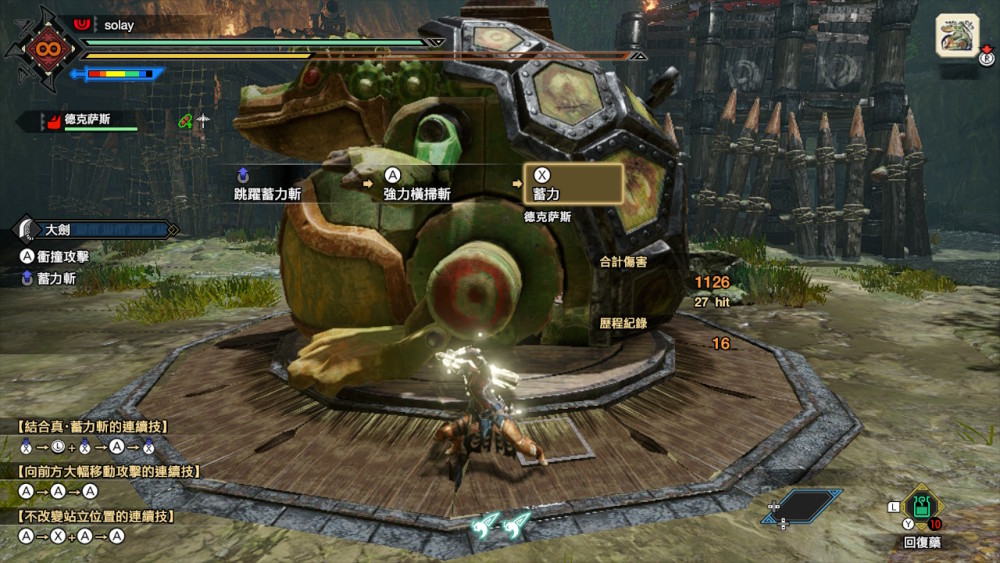Screen dimensions: 1000x563
Task: Select the highlighted 蓄力 combo step box
Action: [x=573, y=183]
